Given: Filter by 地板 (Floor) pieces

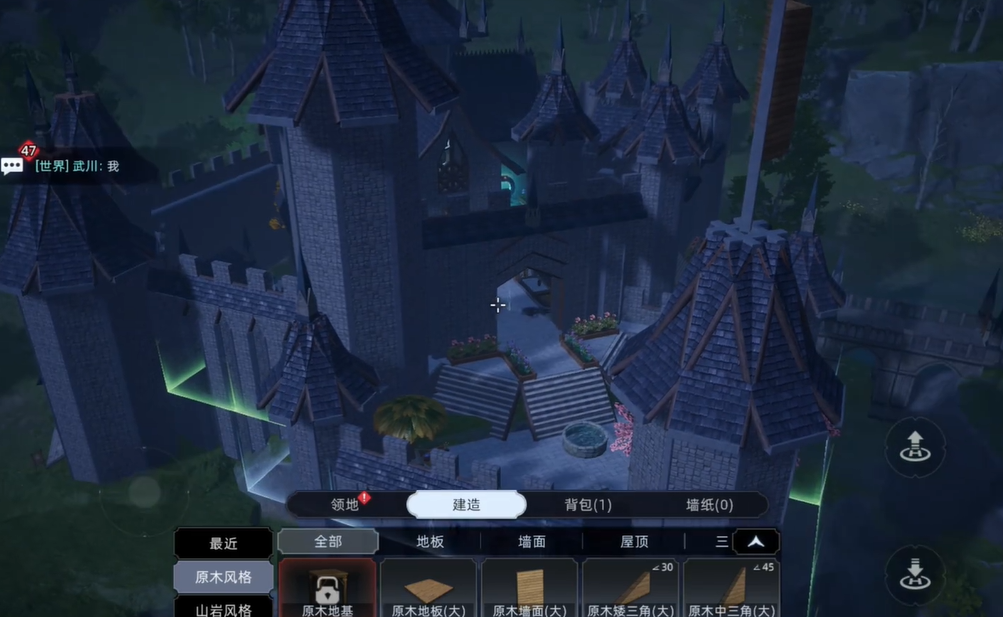Looking at the screenshot, I should click(x=430, y=541).
